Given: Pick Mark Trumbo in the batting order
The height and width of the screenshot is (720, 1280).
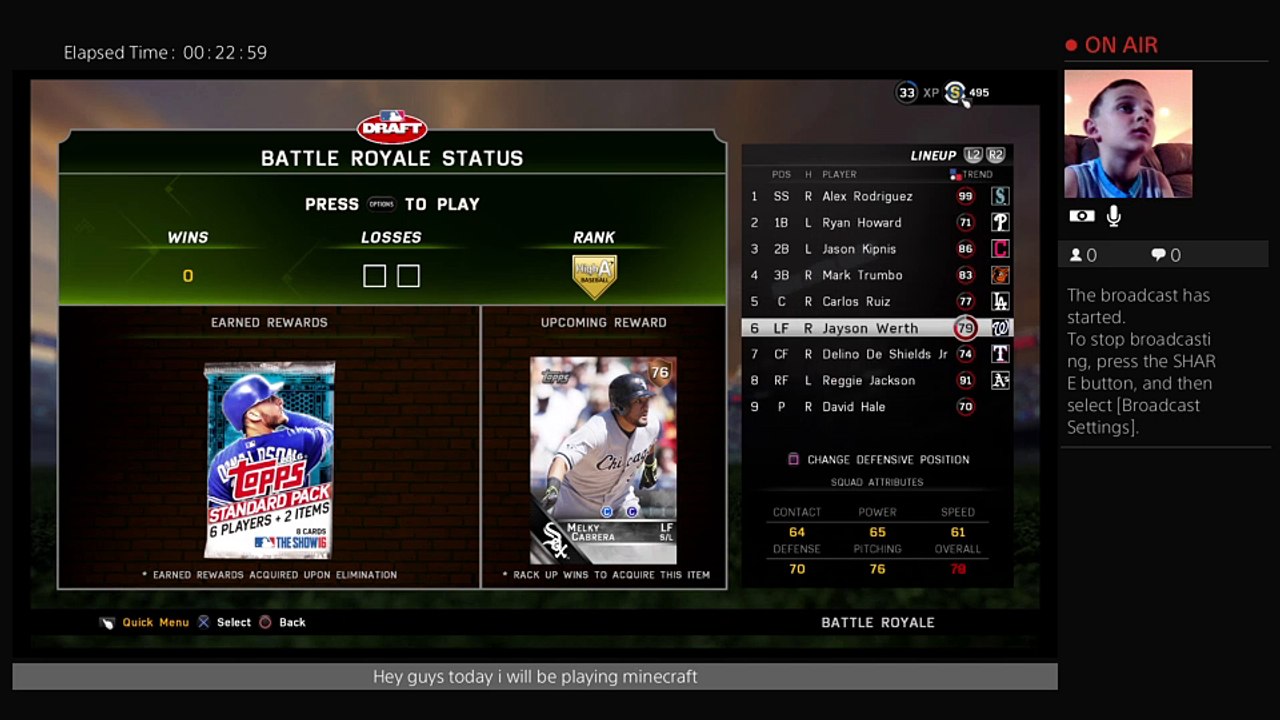Looking at the screenshot, I should [x=862, y=275].
